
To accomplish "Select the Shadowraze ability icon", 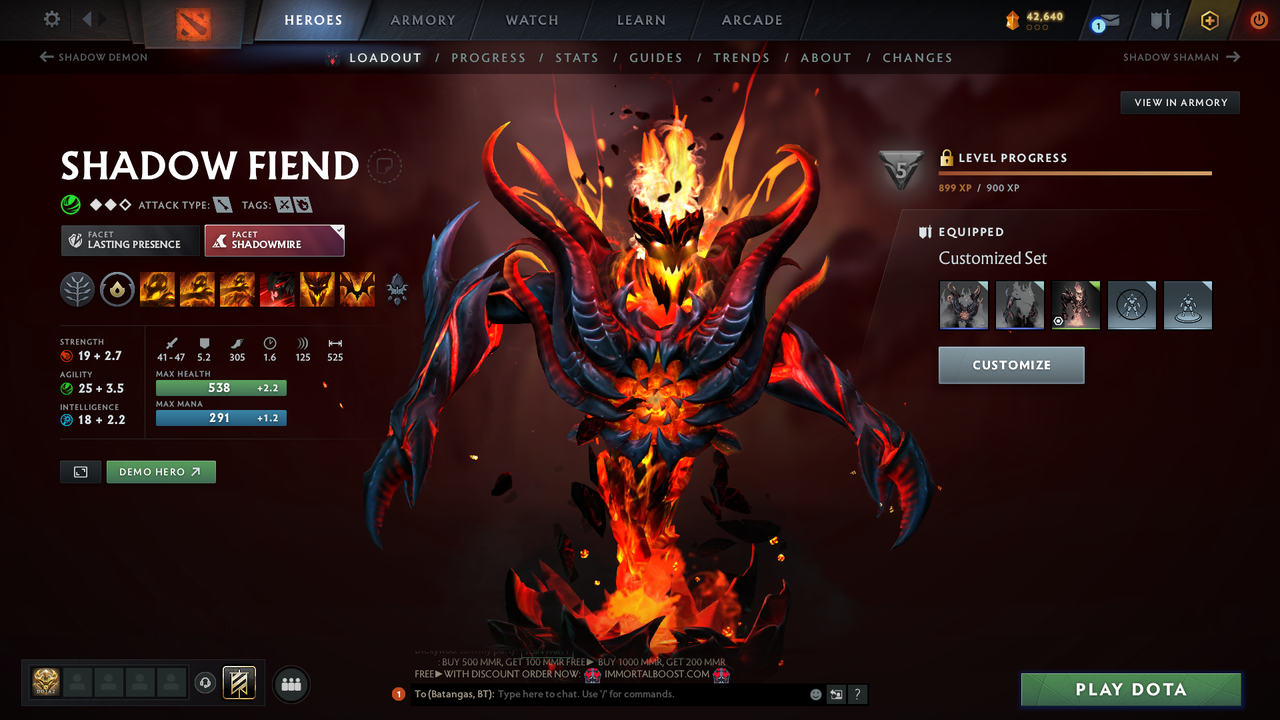I will tap(158, 289).
